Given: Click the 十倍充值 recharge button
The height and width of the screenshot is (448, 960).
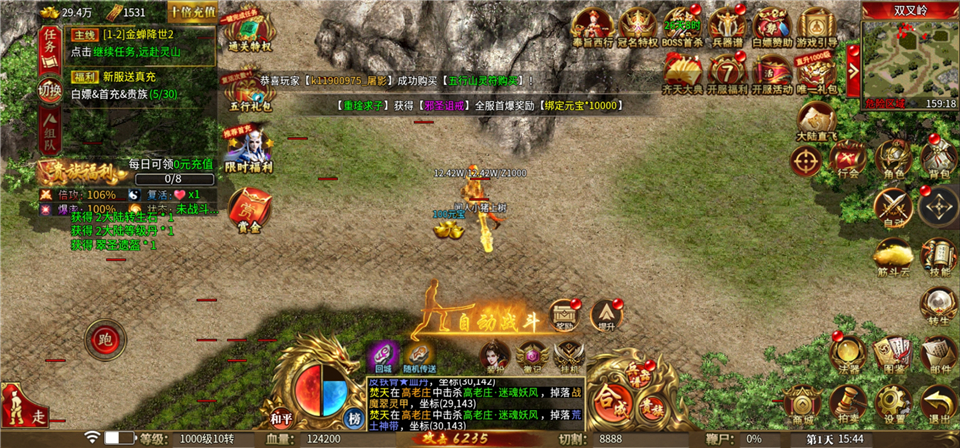Looking at the screenshot, I should [x=192, y=12].
